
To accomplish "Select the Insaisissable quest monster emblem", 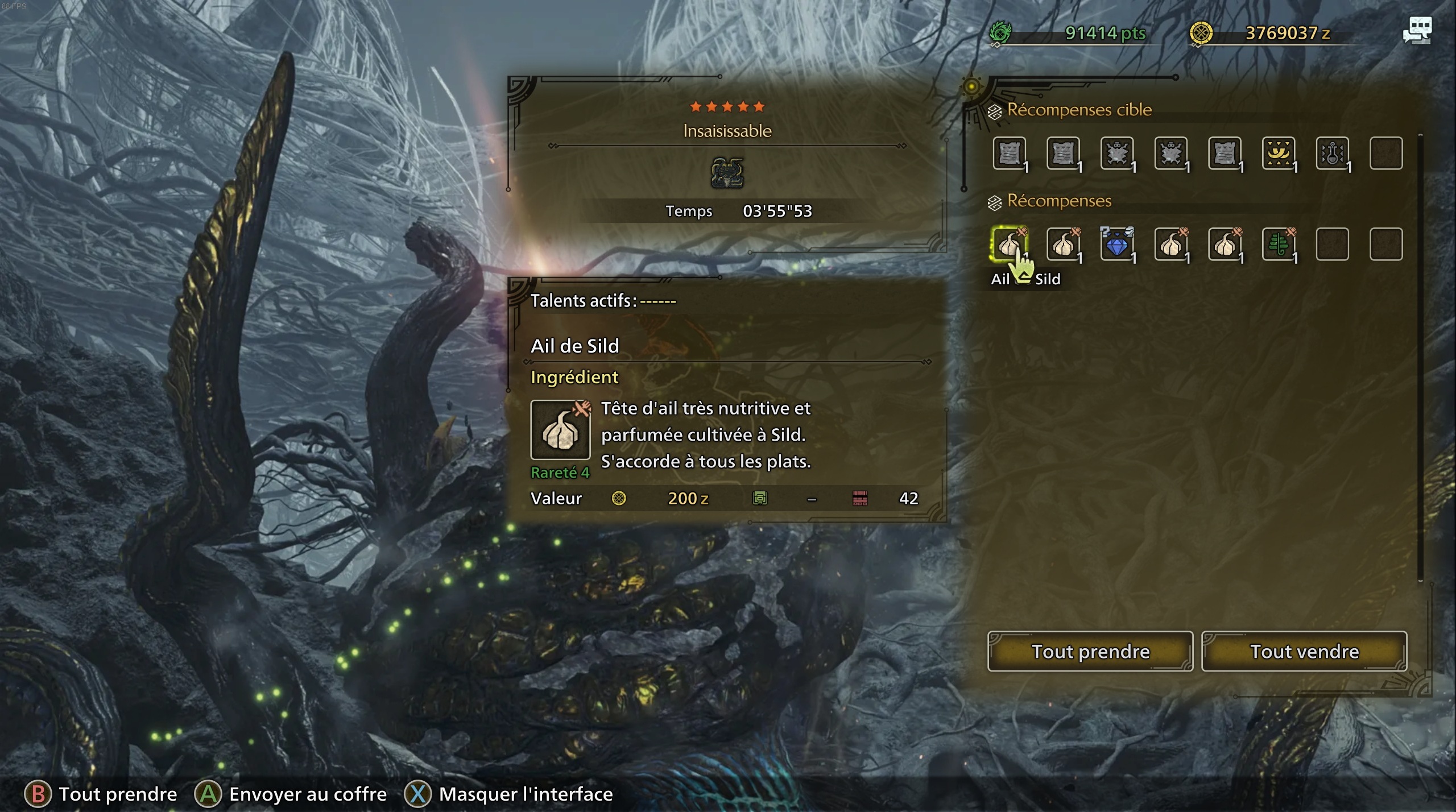I will tap(726, 174).
